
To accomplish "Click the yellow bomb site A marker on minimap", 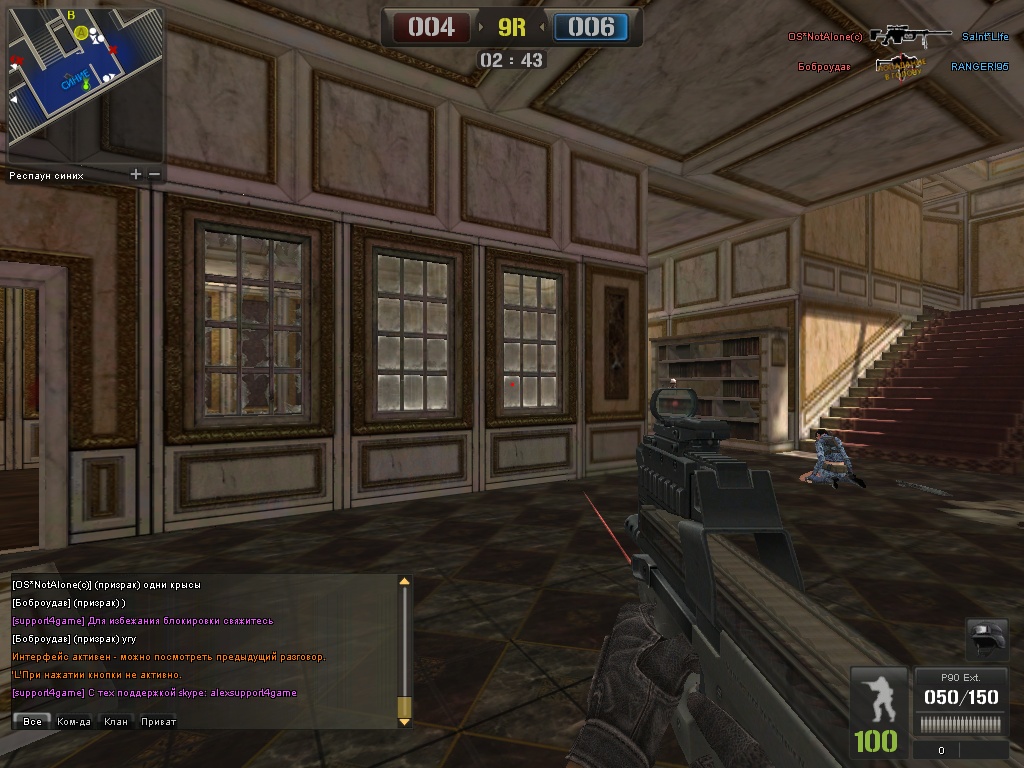I will click(80, 33).
